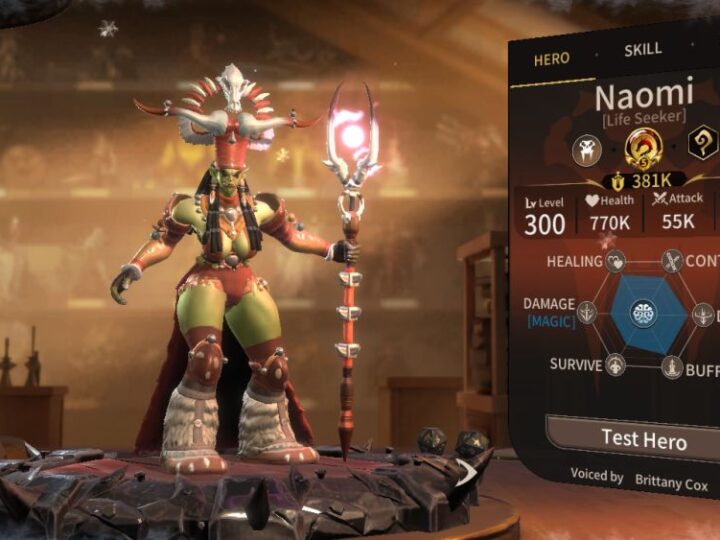Click the red star rank emblem
This screenshot has width=720, height=540.
(643, 150)
